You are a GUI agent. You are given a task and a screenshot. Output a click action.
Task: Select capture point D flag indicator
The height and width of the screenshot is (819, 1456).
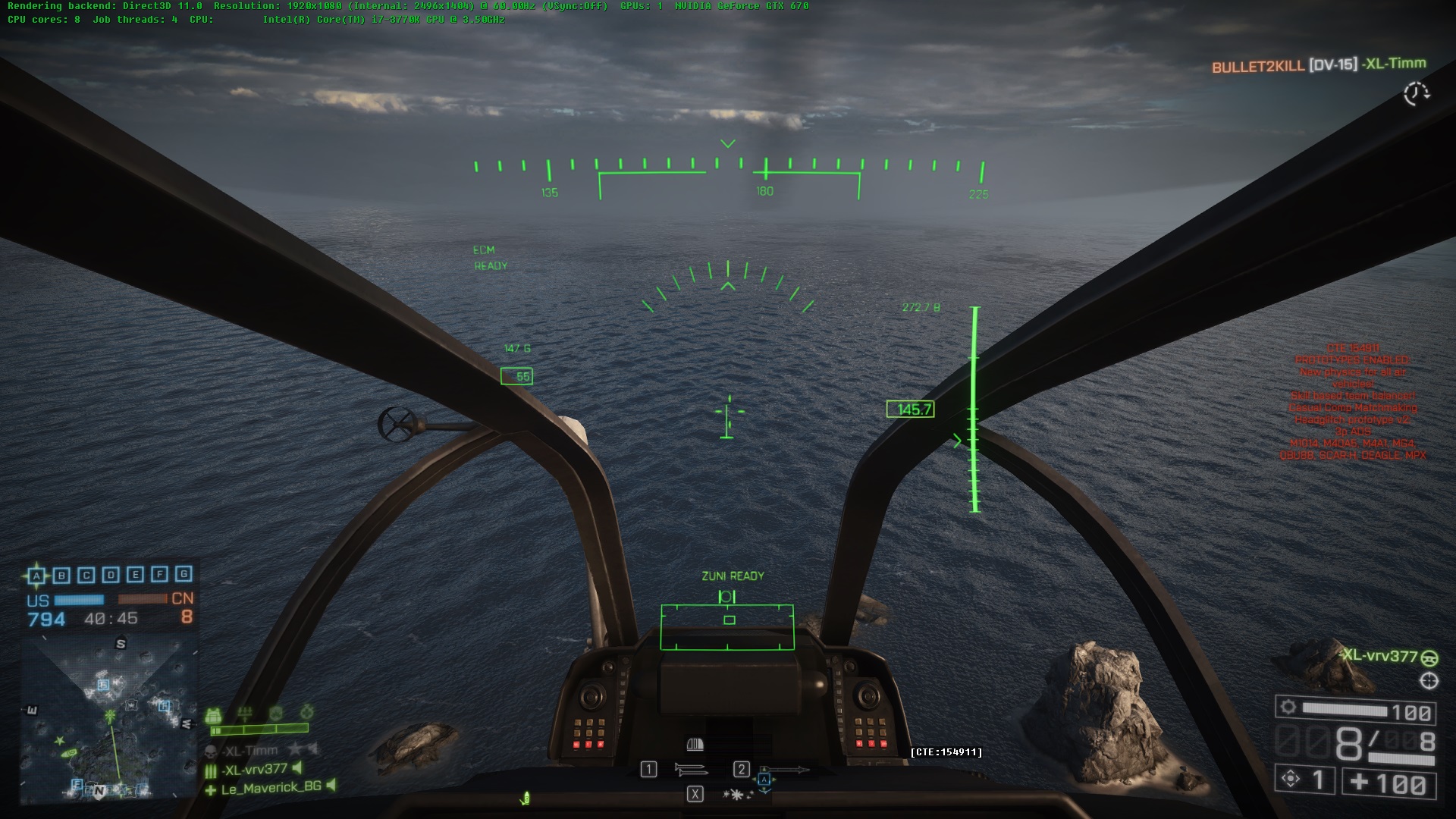pos(111,575)
